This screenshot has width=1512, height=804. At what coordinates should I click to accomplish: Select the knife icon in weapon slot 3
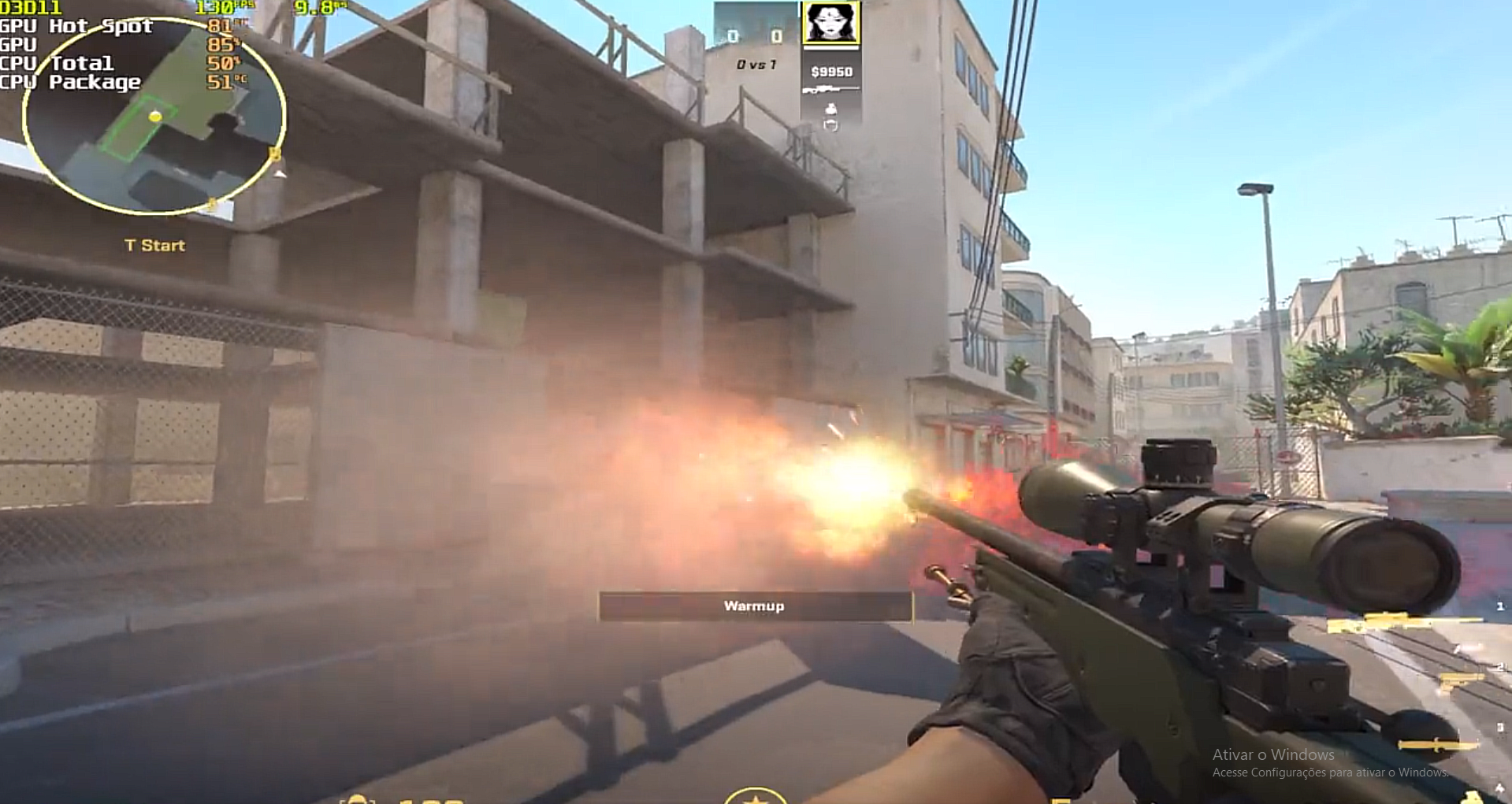pos(1436,744)
